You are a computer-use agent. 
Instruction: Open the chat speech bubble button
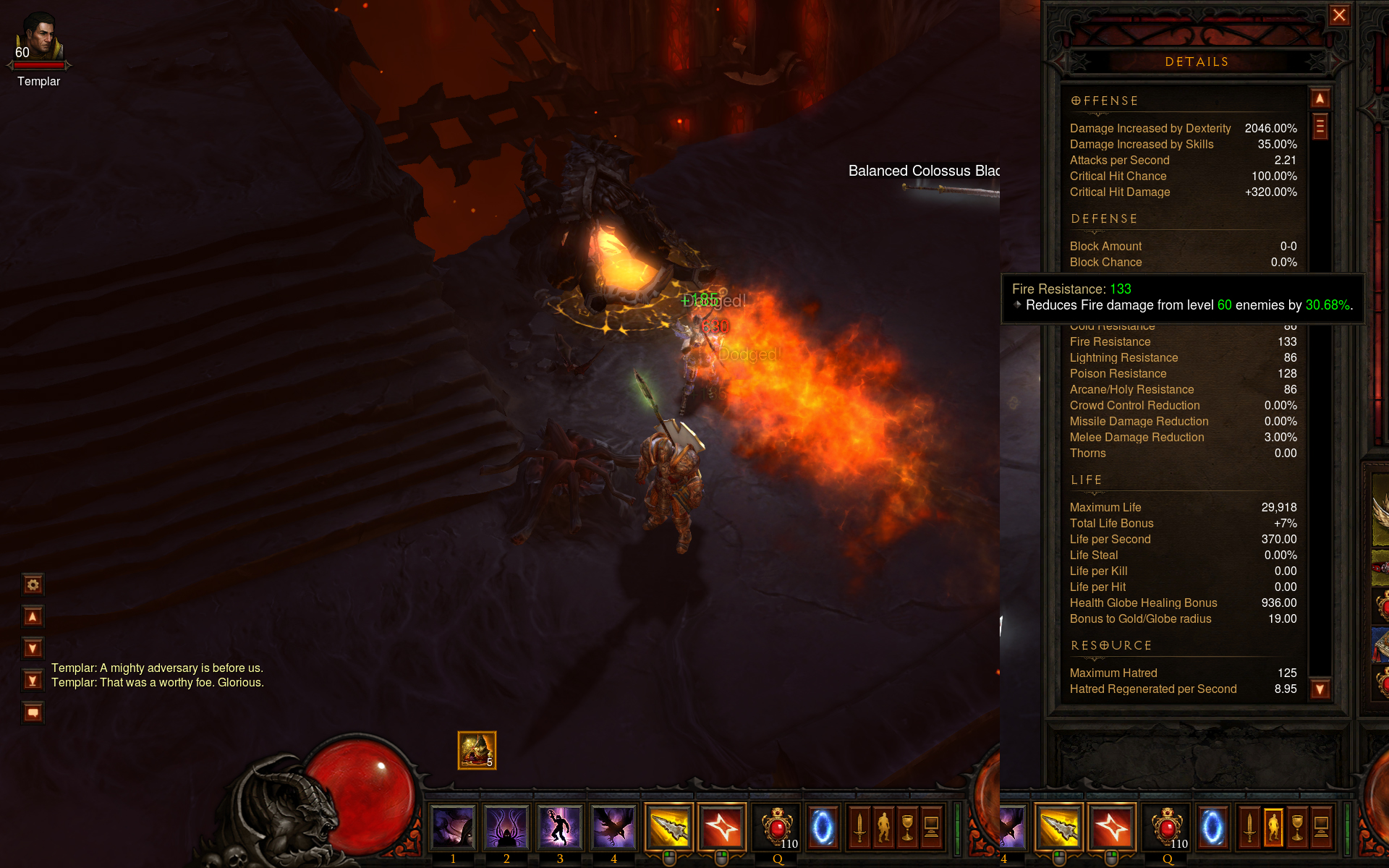click(x=33, y=712)
